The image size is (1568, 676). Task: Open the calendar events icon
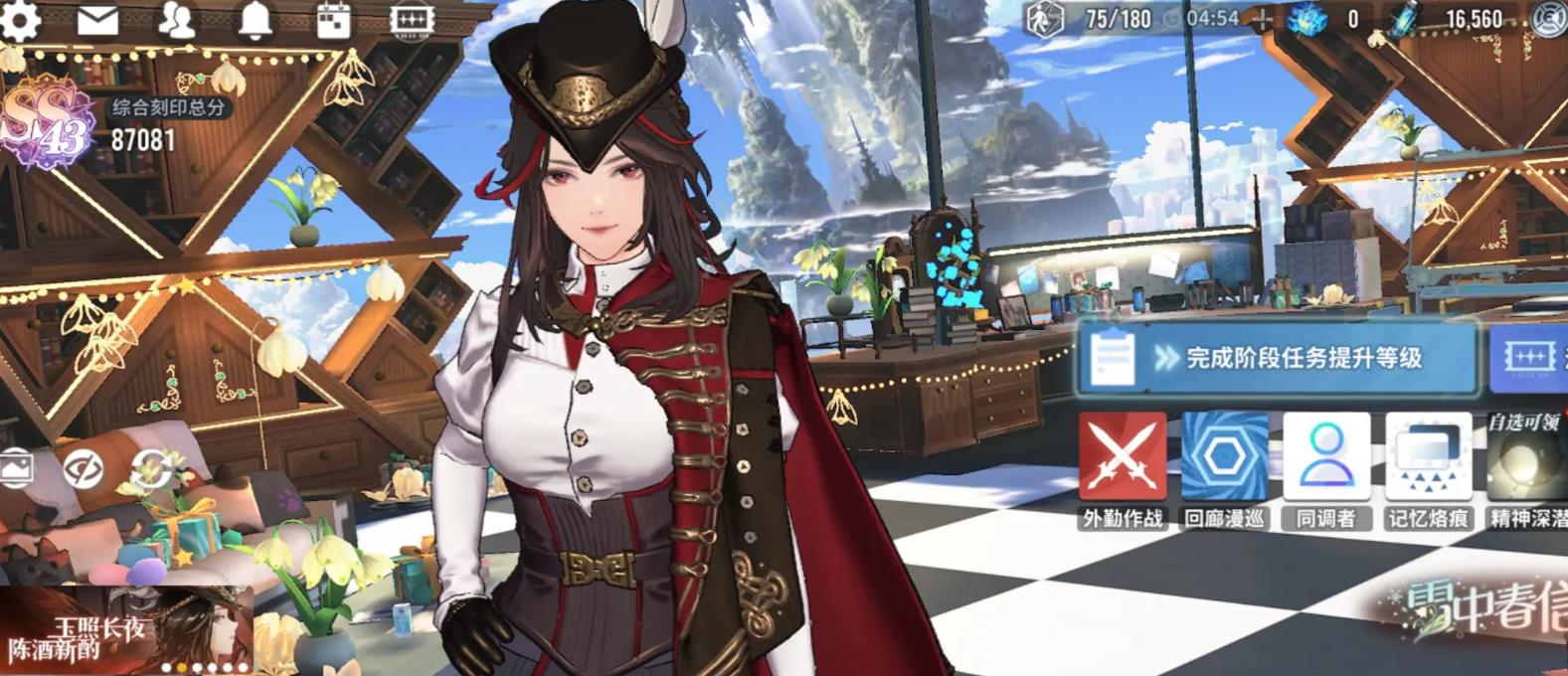[333, 20]
